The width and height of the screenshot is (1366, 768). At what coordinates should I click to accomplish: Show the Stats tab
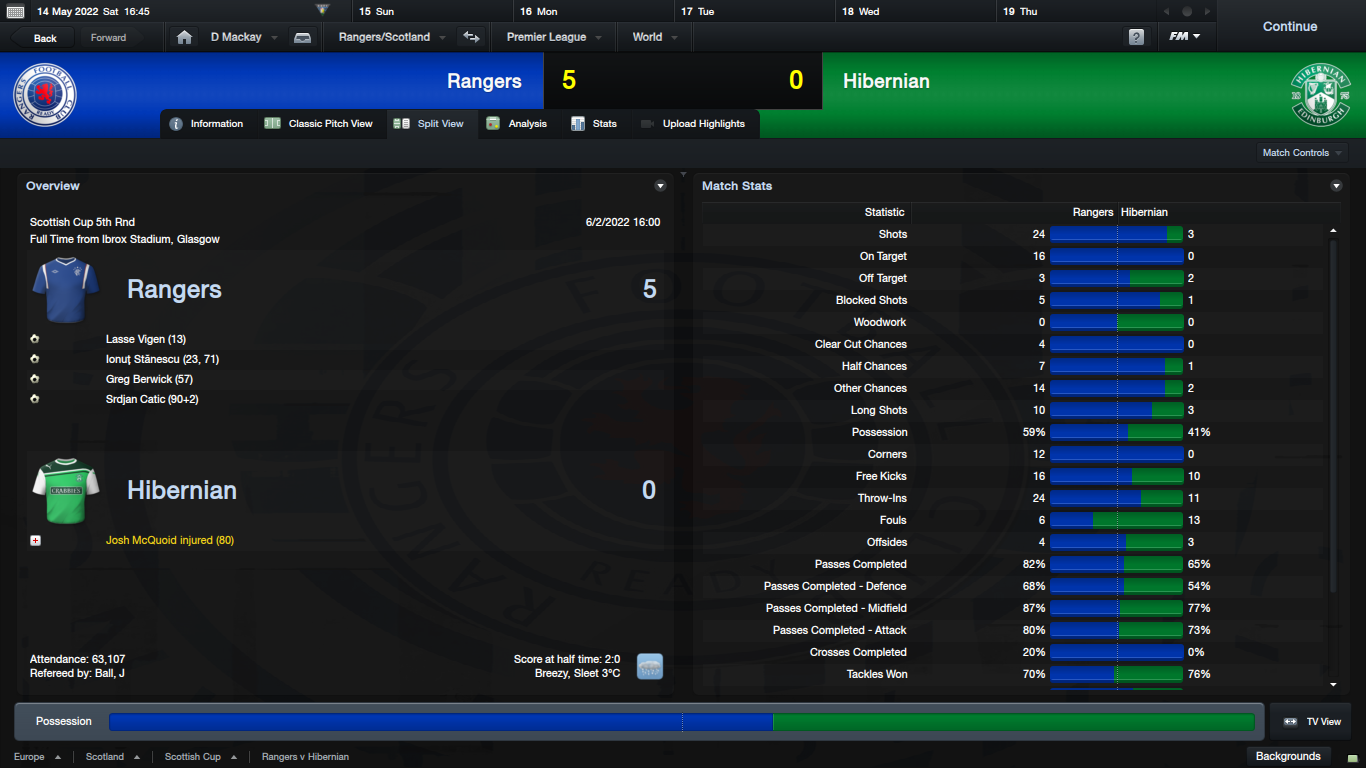pyautogui.click(x=595, y=124)
